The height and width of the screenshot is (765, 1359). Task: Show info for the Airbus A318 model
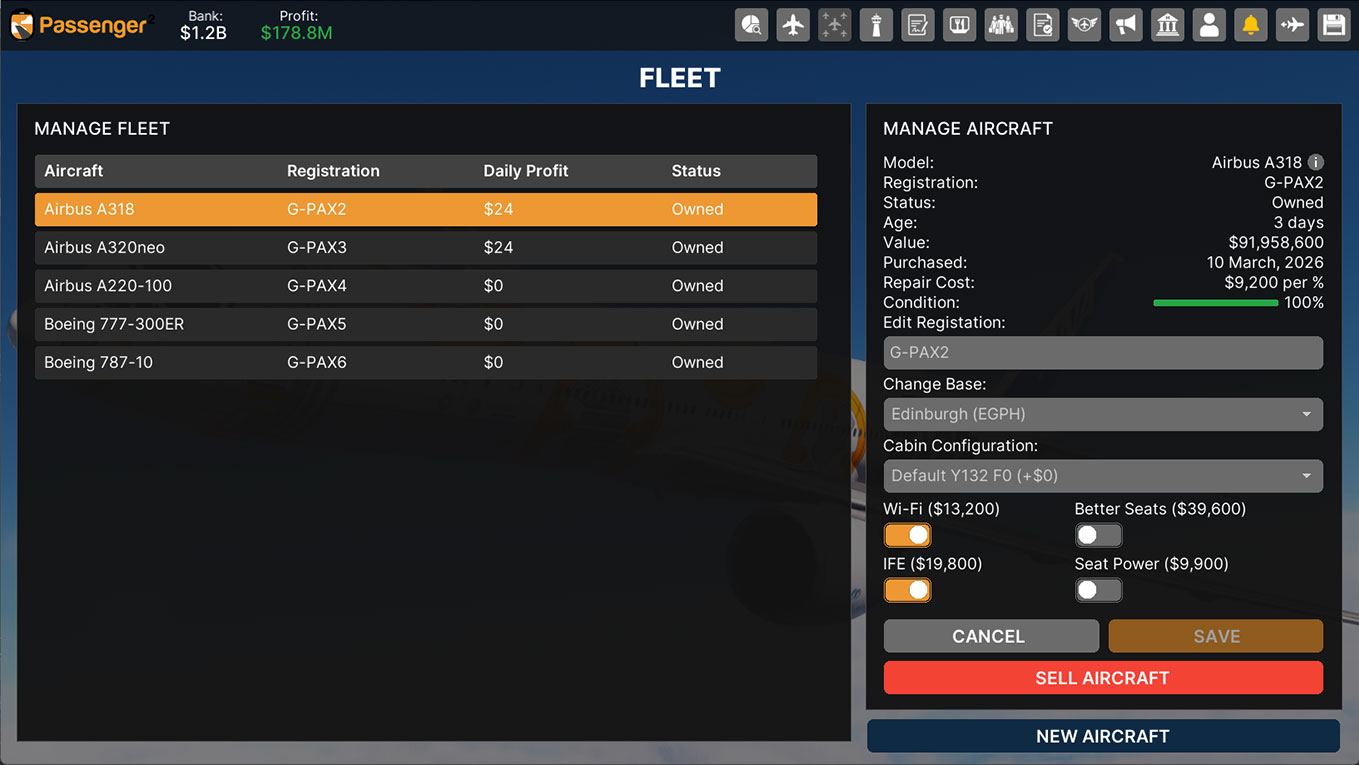pyautogui.click(x=1316, y=162)
